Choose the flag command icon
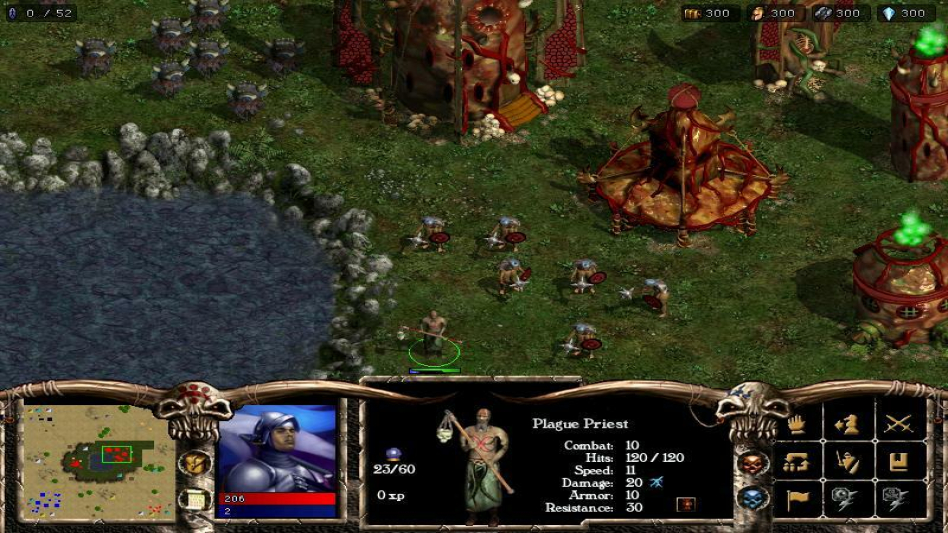The image size is (948, 533). pos(797,497)
